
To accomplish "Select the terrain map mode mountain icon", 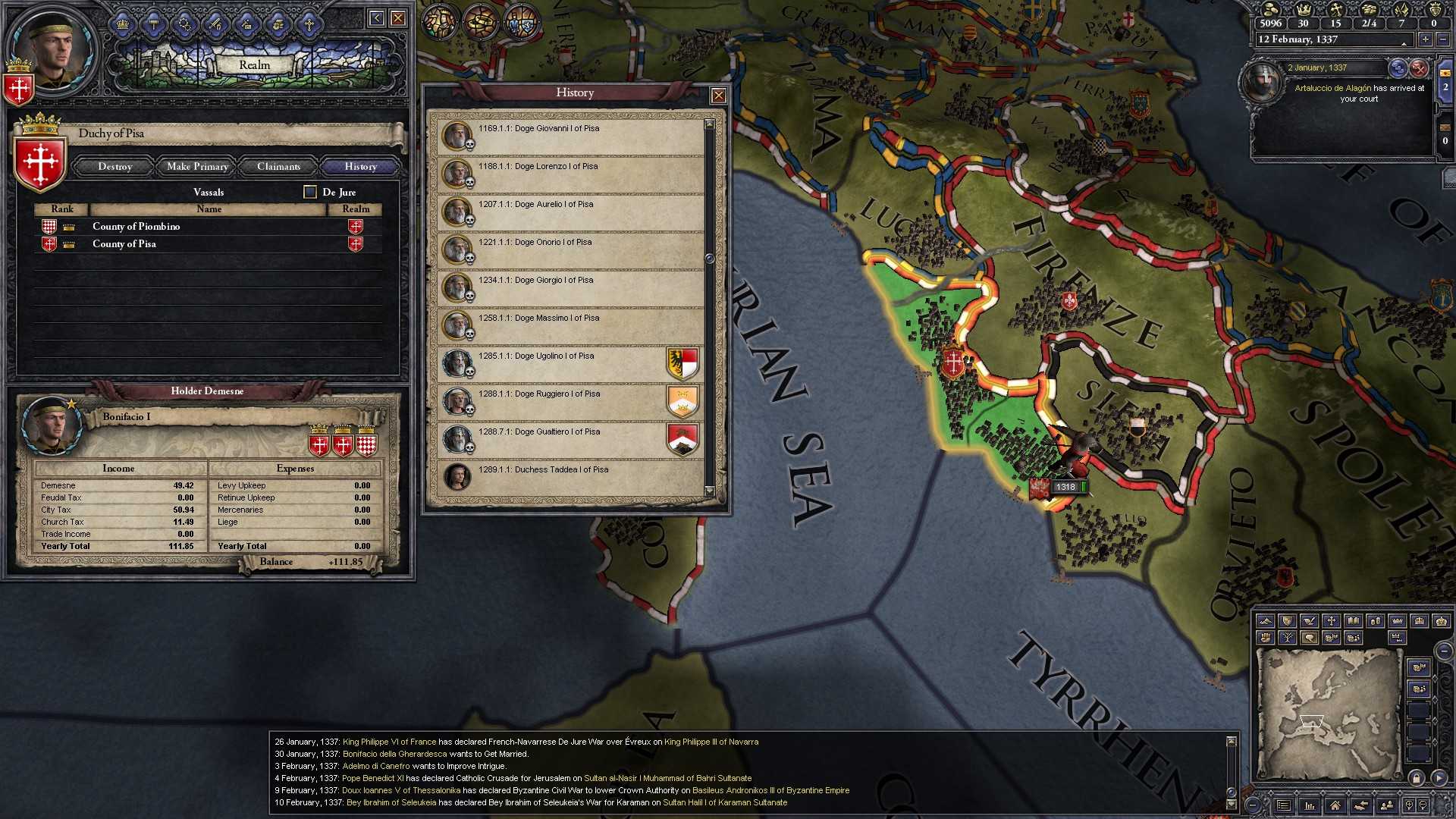I will click(1267, 620).
